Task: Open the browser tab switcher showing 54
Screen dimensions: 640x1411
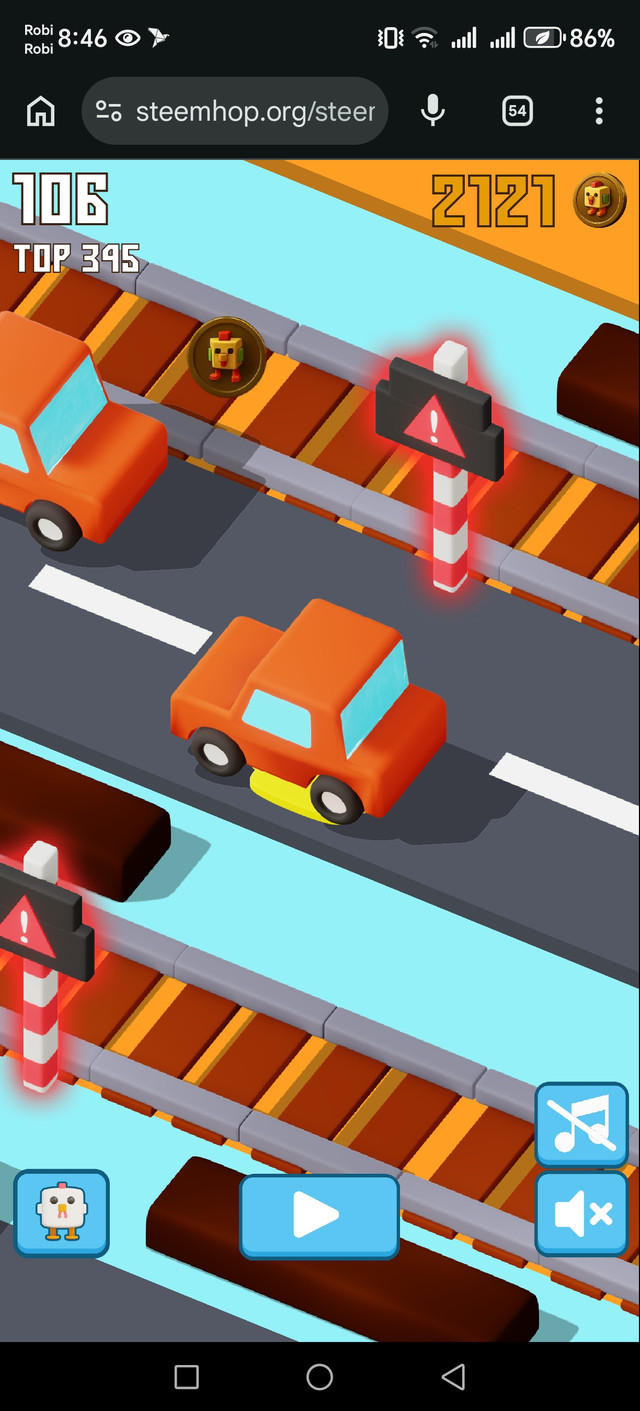Action: [517, 111]
